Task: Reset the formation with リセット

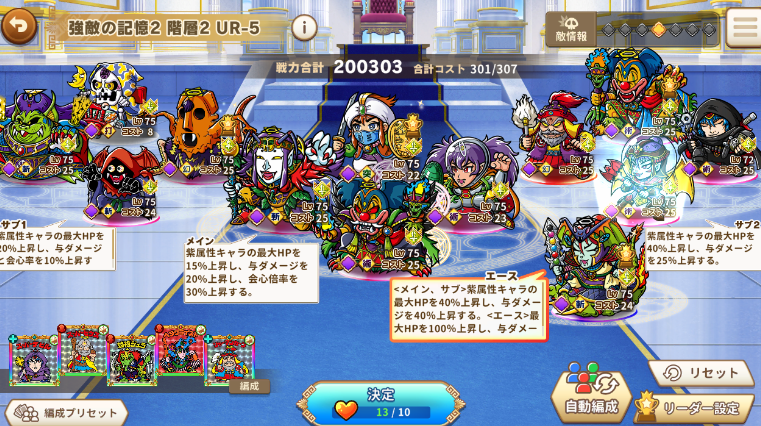Action: coord(701,373)
